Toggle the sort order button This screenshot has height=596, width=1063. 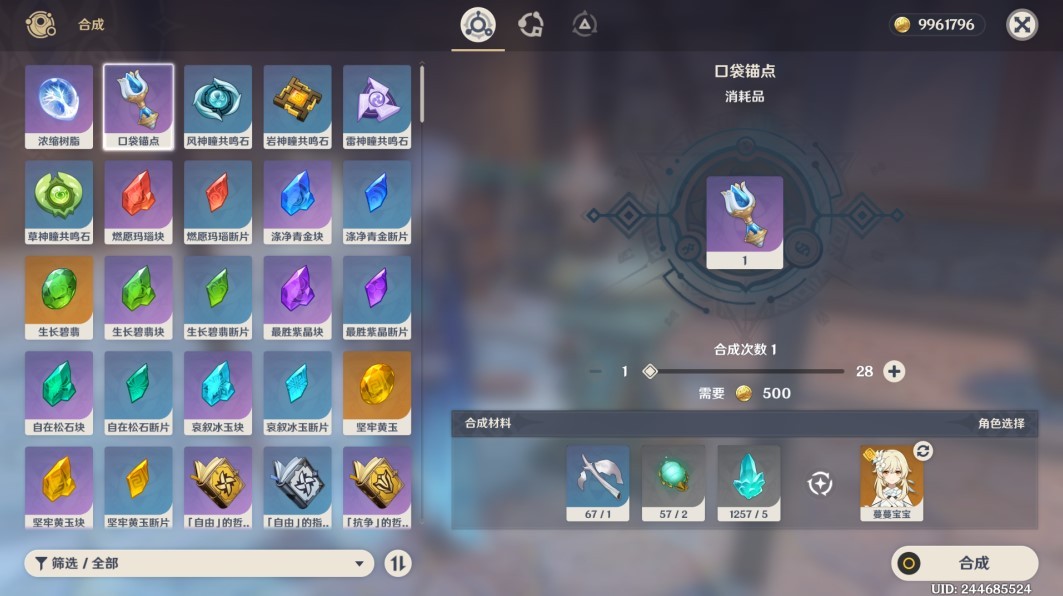398,564
